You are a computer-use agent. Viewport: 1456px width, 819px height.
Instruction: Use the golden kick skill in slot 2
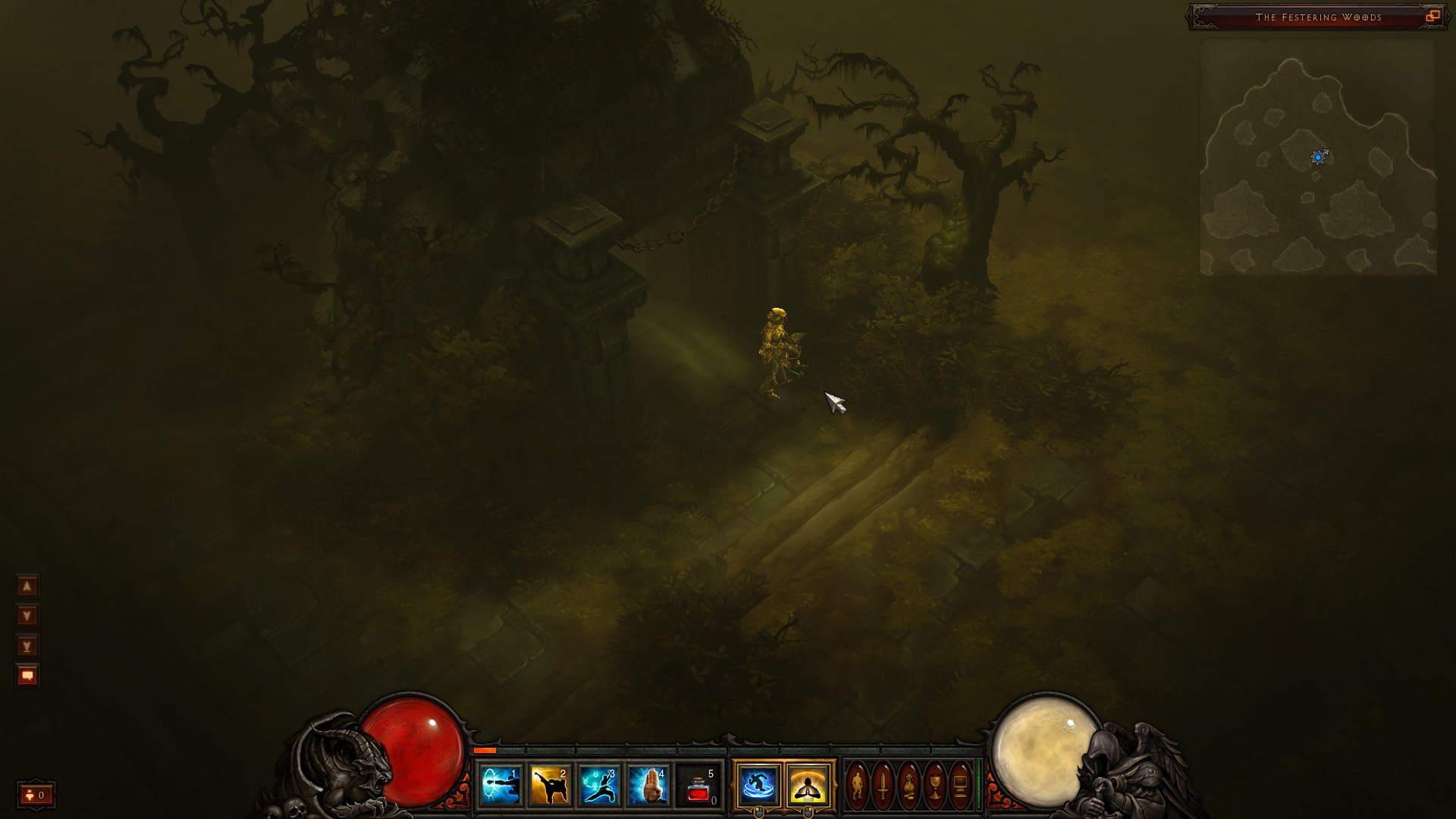pos(550,786)
